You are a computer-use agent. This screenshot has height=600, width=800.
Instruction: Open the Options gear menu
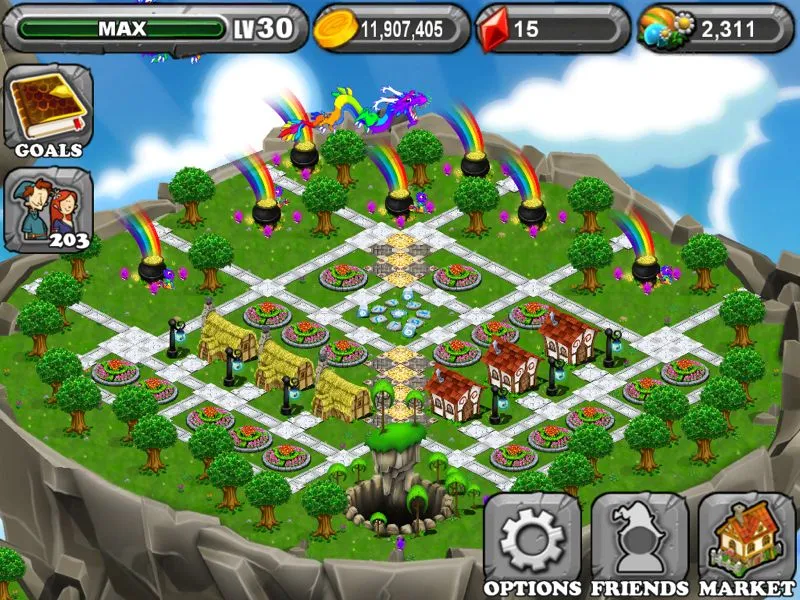(532, 542)
